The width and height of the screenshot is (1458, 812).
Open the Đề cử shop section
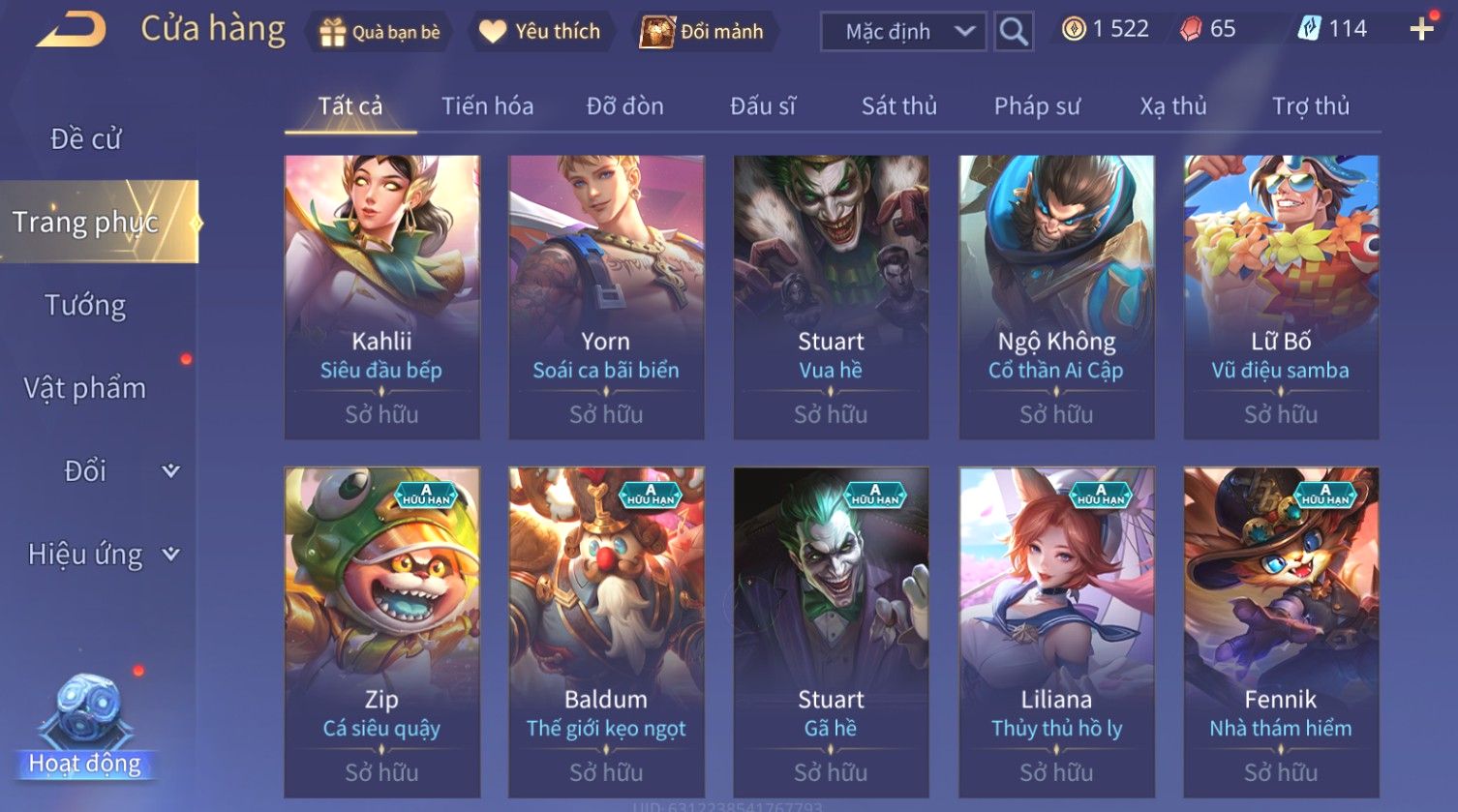(85, 139)
